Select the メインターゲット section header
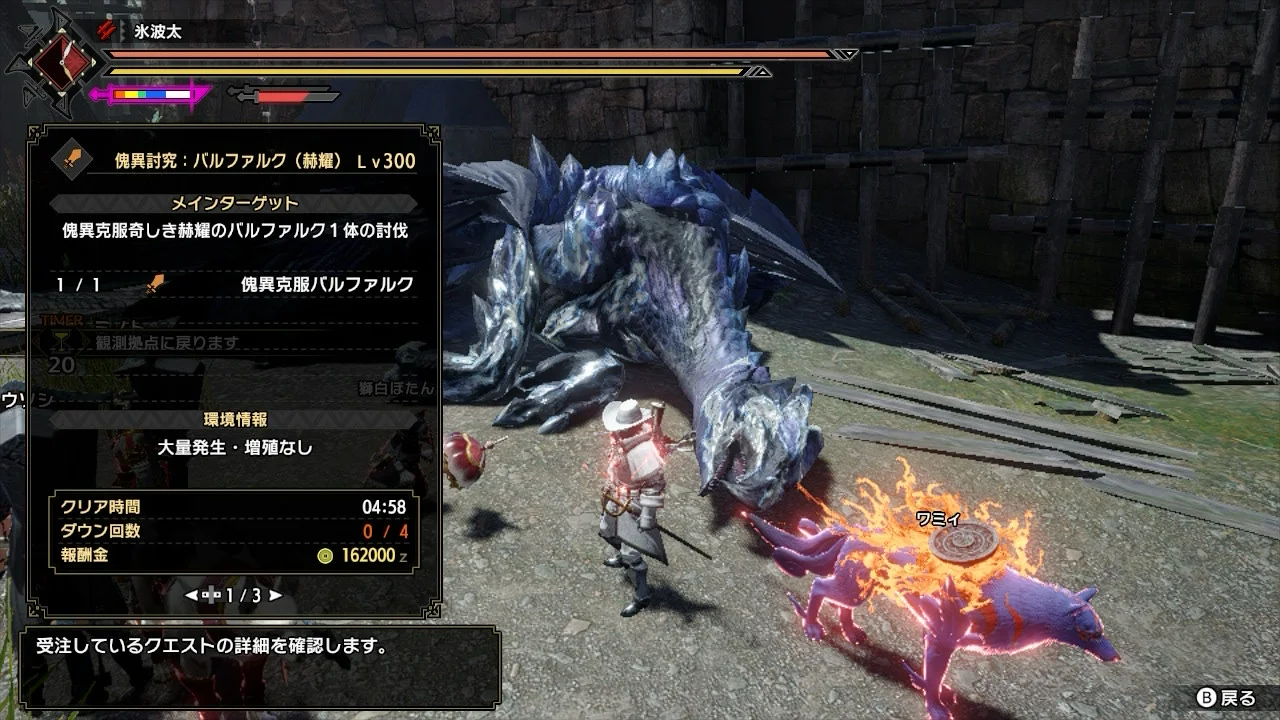Image resolution: width=1280 pixels, height=720 pixels. pos(234,203)
